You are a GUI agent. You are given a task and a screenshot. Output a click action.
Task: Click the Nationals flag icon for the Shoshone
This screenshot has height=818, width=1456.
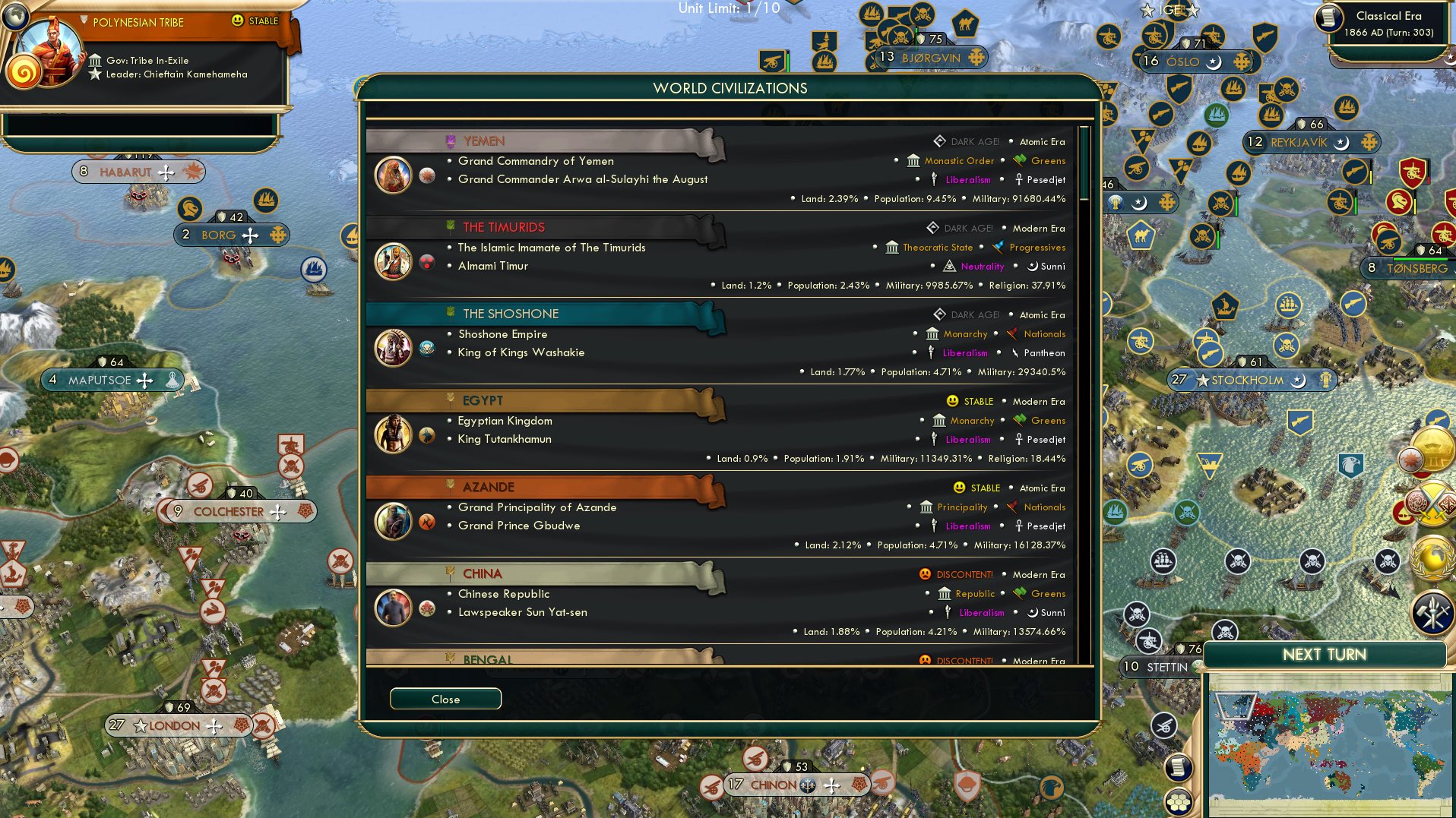(x=1011, y=334)
